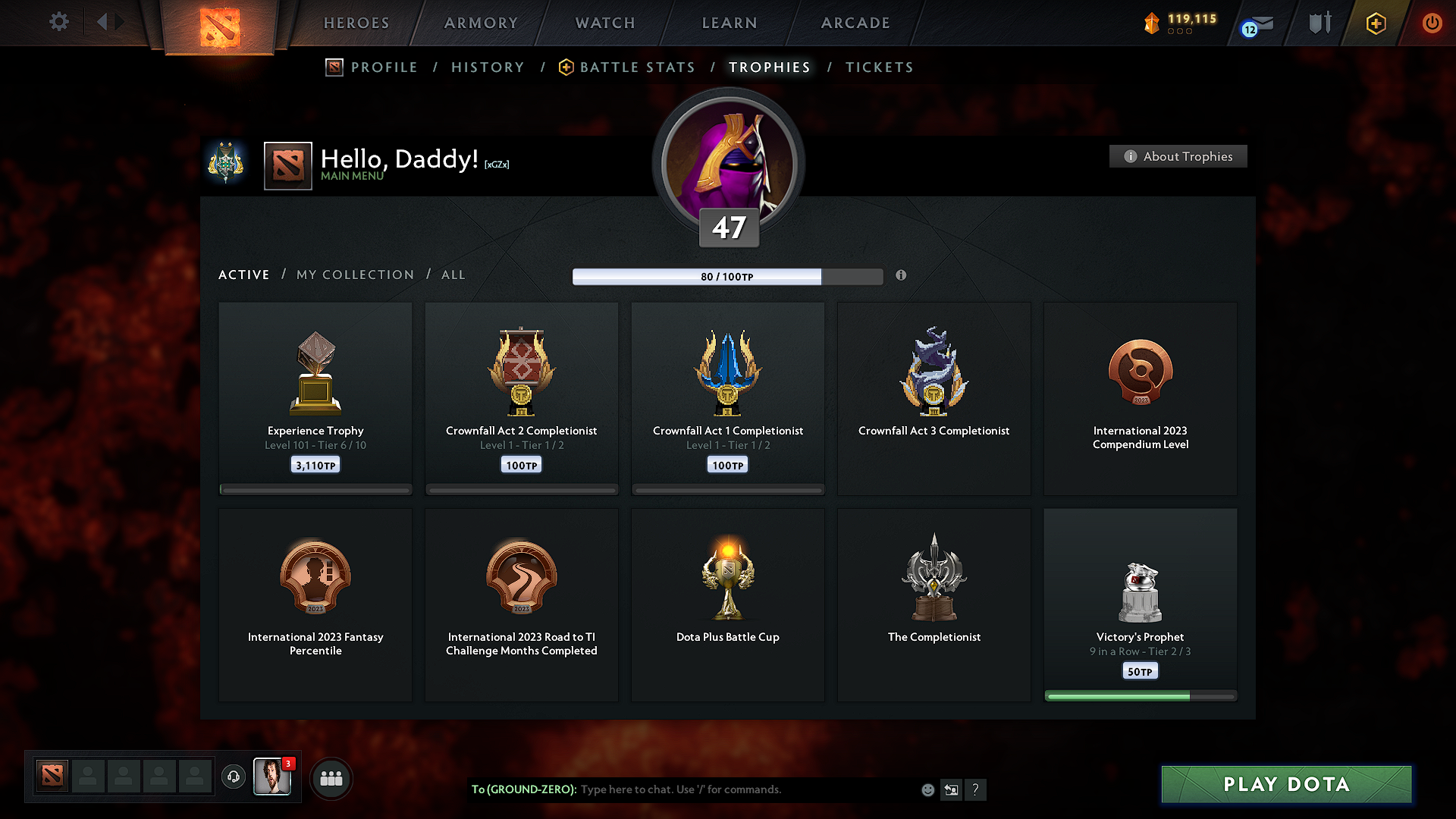Switch chat emoticon panel via smiley icon
Screen dimensions: 1456x819
pyautogui.click(x=927, y=789)
